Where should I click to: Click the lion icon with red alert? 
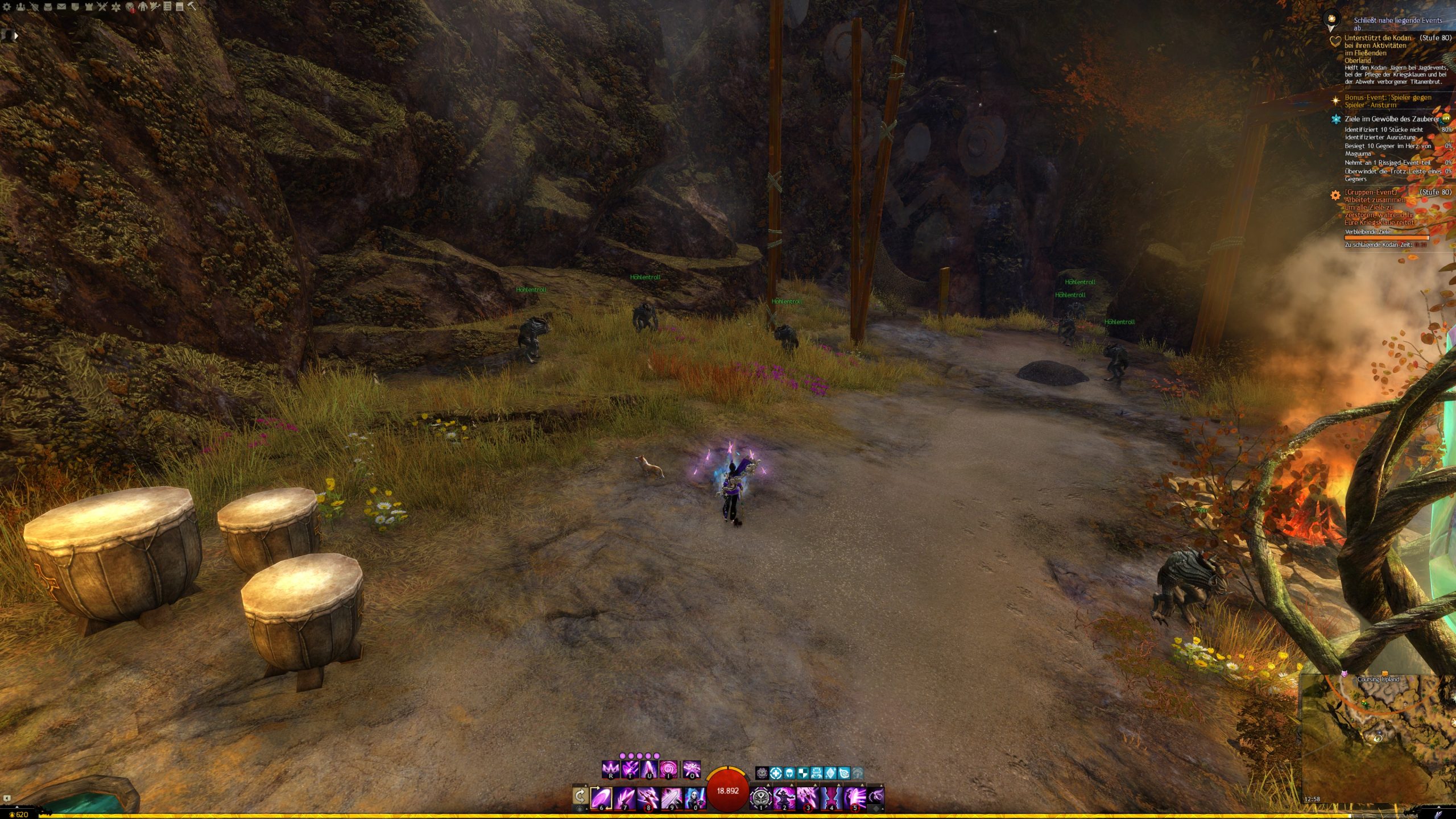pos(130,7)
